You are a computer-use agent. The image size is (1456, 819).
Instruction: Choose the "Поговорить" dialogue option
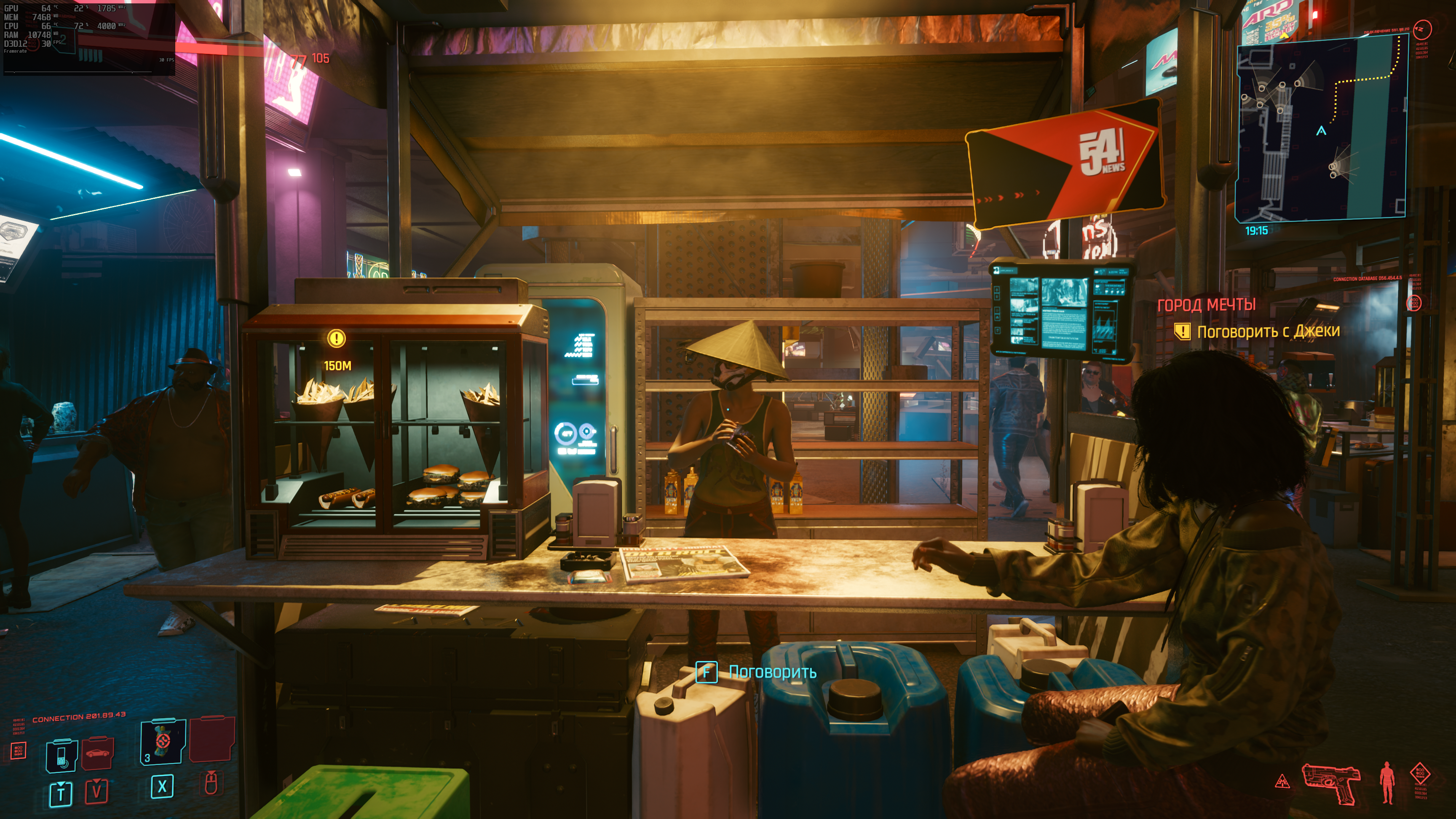click(771, 672)
